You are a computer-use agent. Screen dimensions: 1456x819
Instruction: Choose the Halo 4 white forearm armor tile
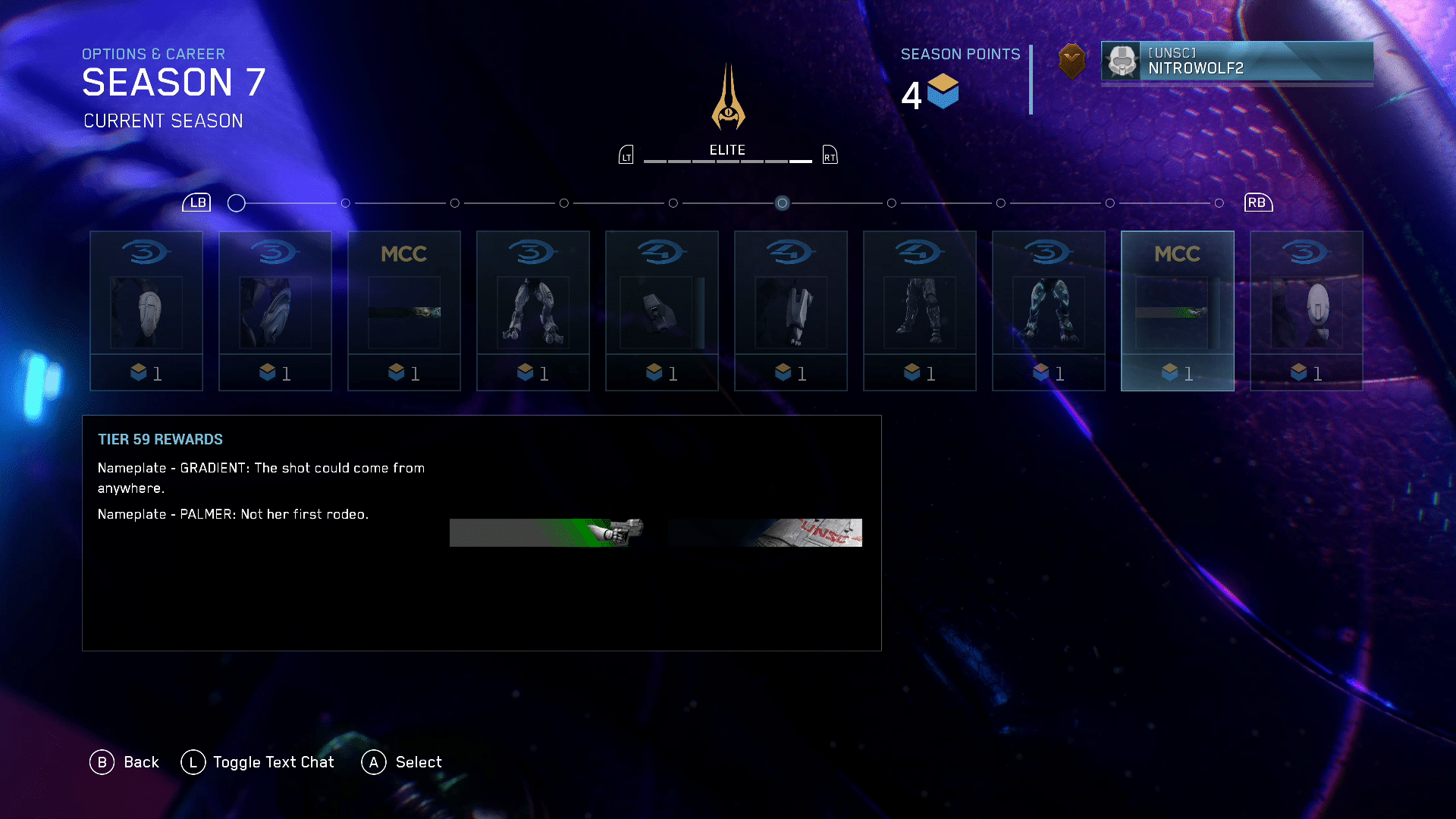[790, 311]
